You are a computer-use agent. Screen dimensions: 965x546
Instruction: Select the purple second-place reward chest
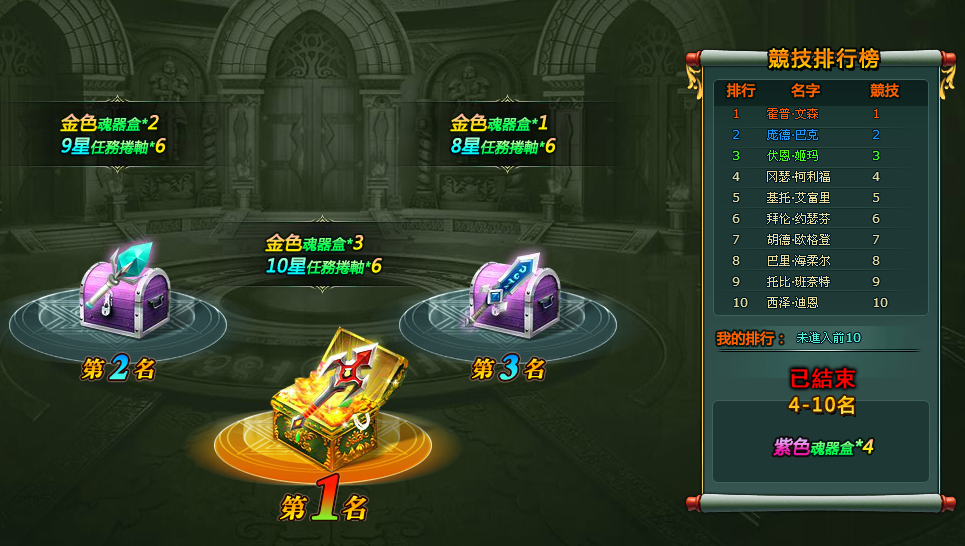[x=125, y=290]
